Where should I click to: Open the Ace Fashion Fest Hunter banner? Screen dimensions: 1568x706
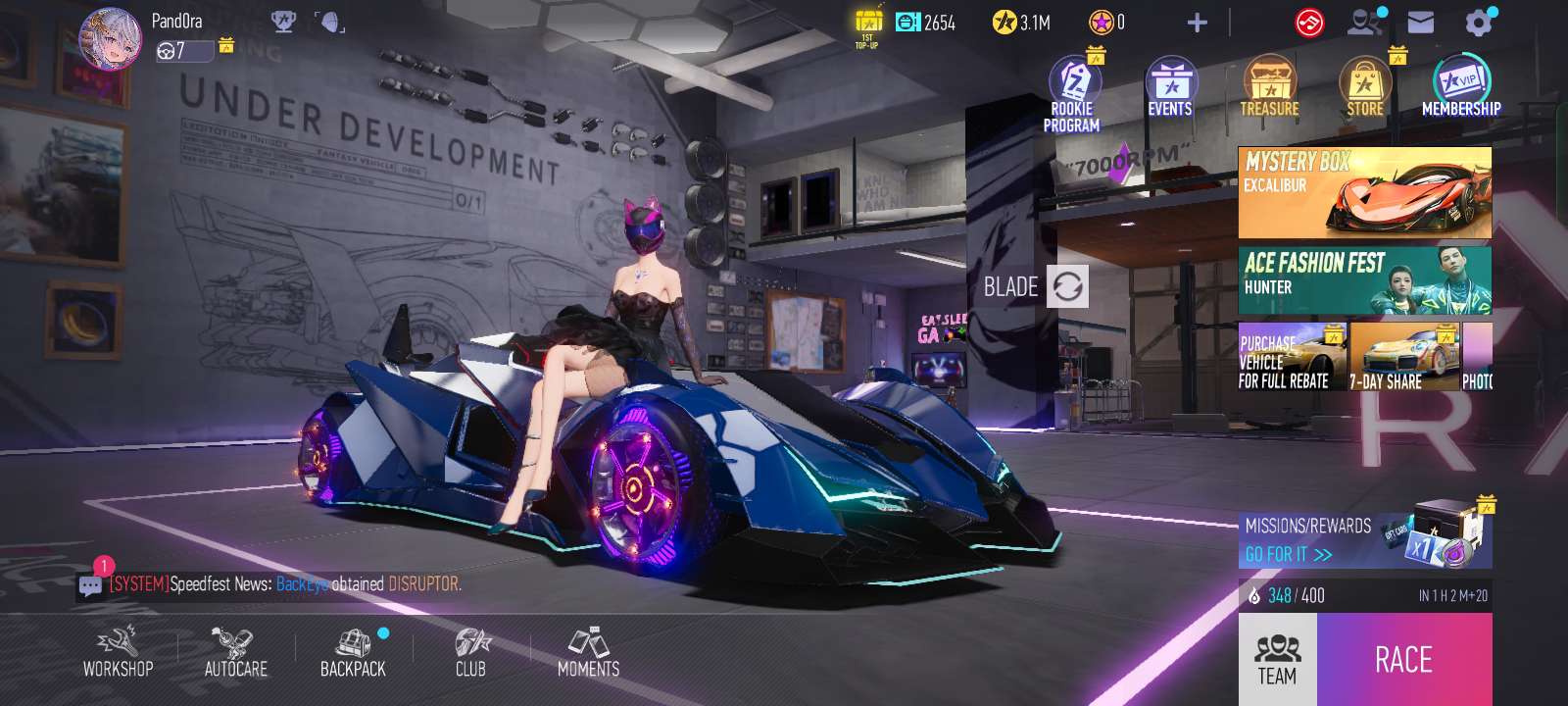click(x=1364, y=279)
